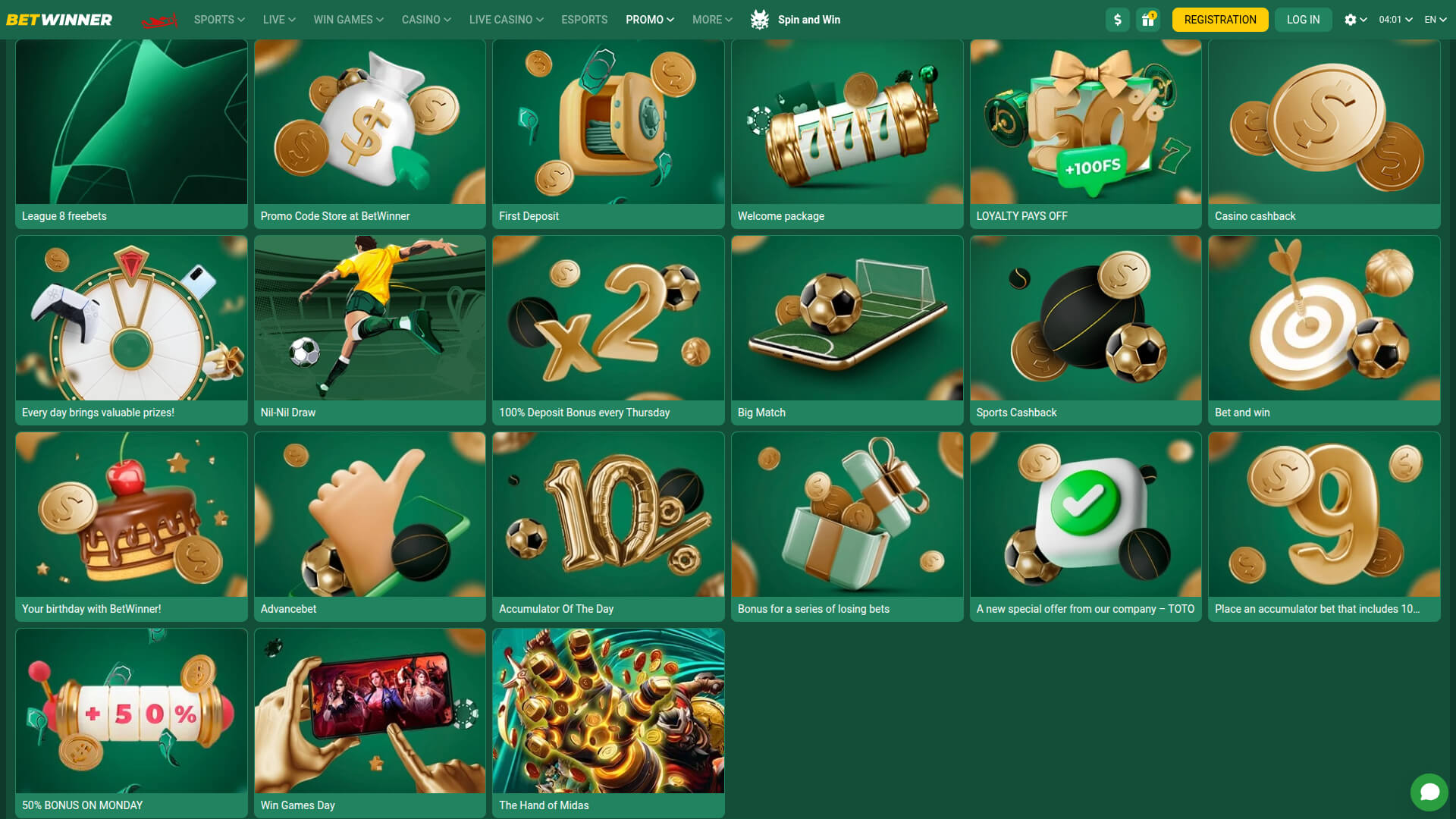
Task: Select the ESPORTS menu item
Action: click(584, 20)
